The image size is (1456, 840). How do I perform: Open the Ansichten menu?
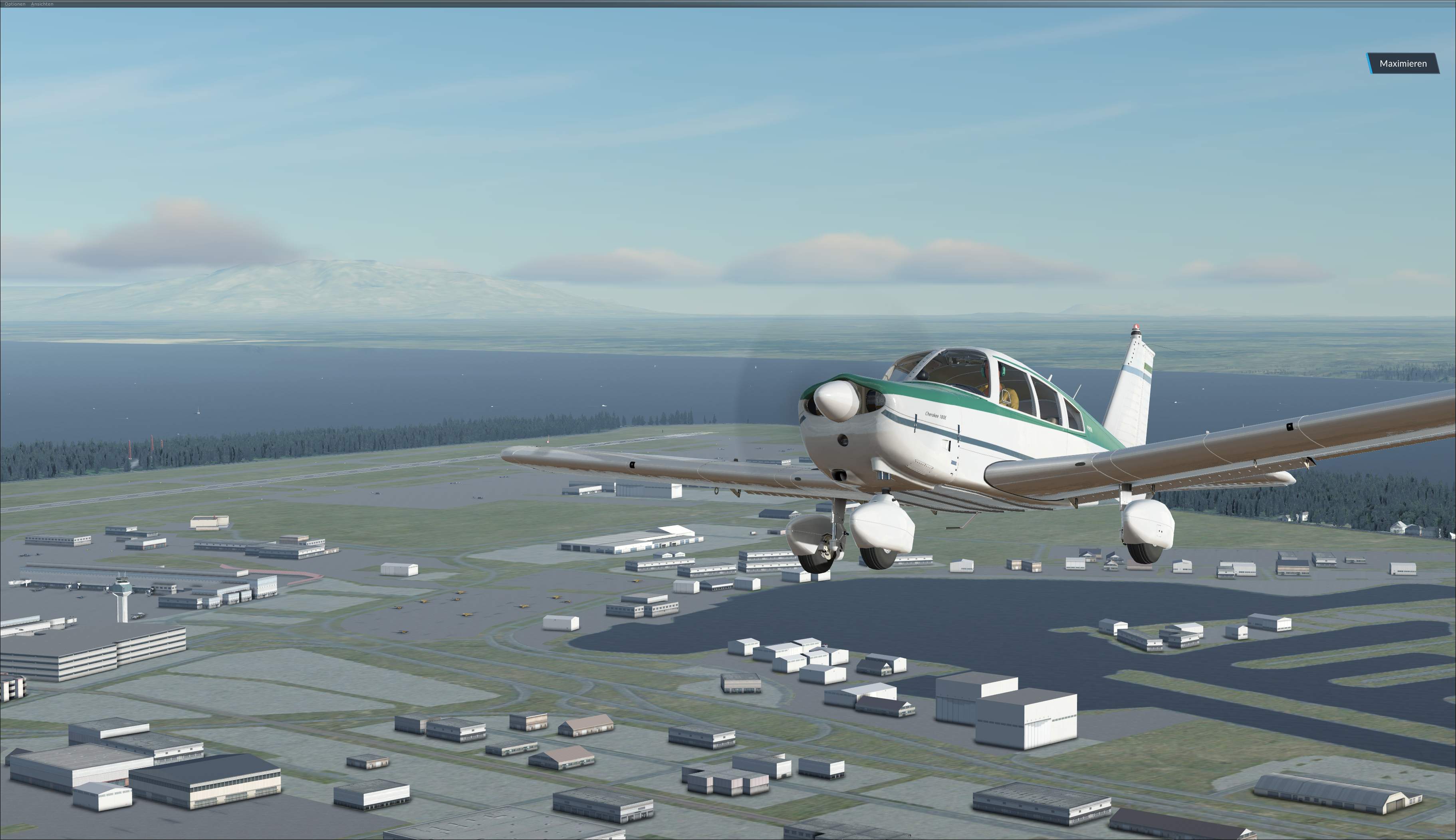tap(42, 4)
